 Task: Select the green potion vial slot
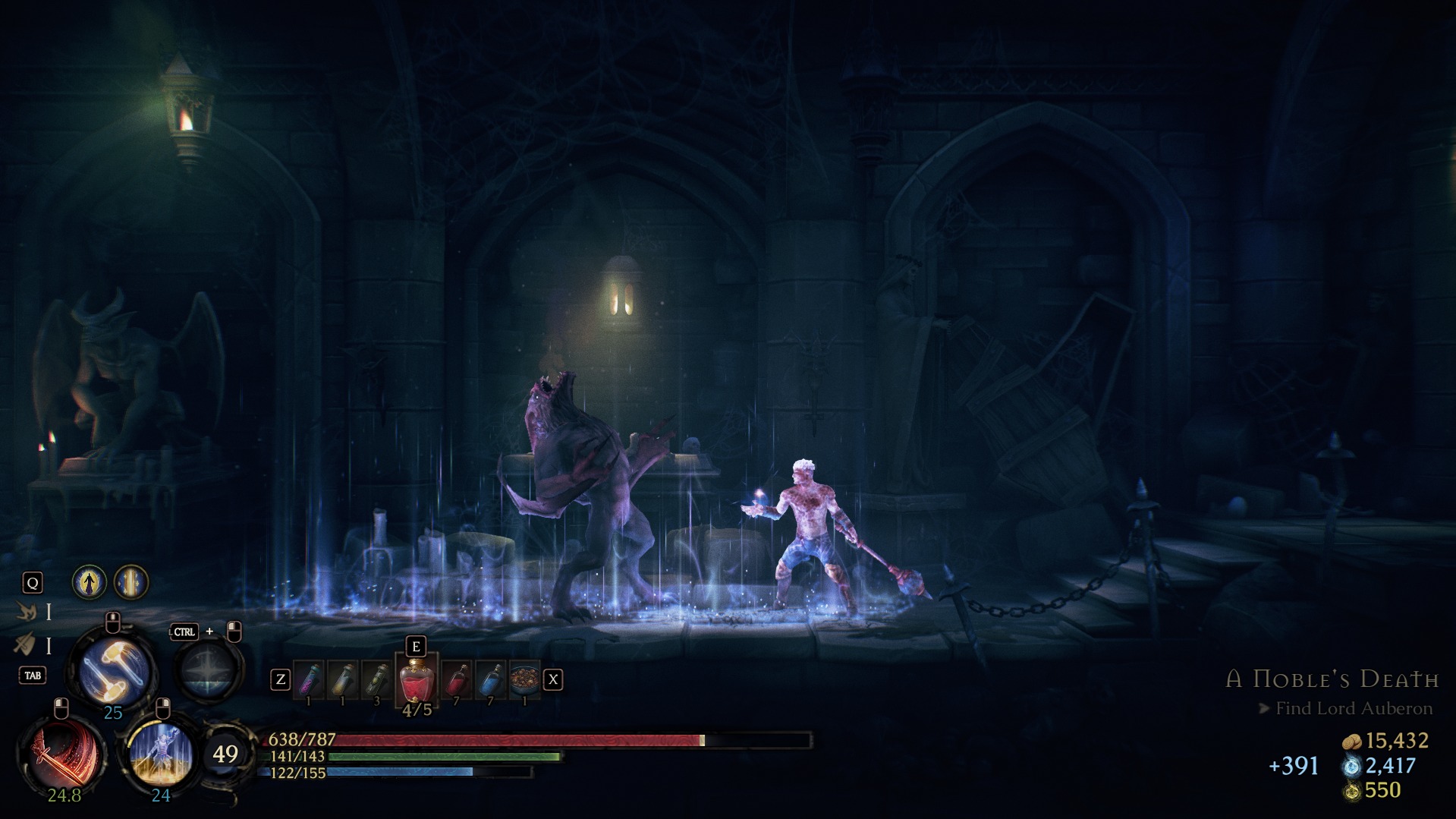click(x=376, y=679)
